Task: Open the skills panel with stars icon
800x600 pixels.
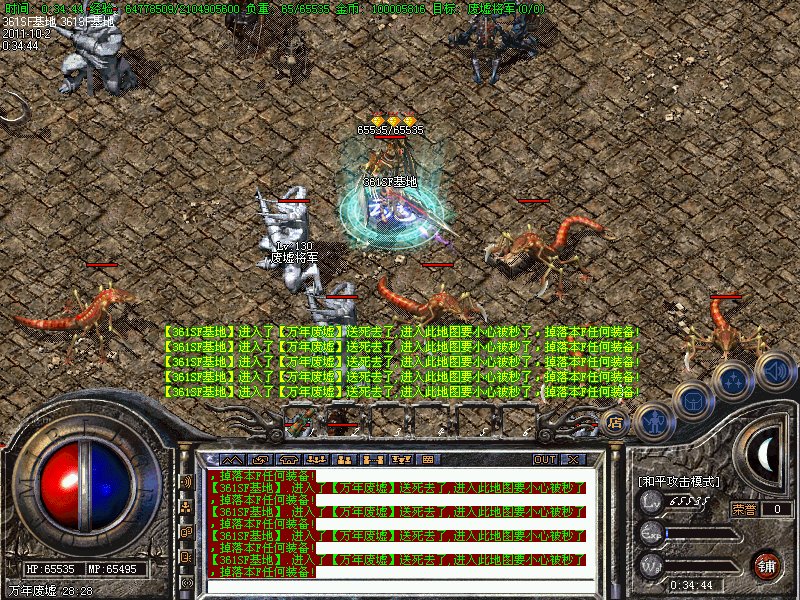Action: click(x=733, y=380)
